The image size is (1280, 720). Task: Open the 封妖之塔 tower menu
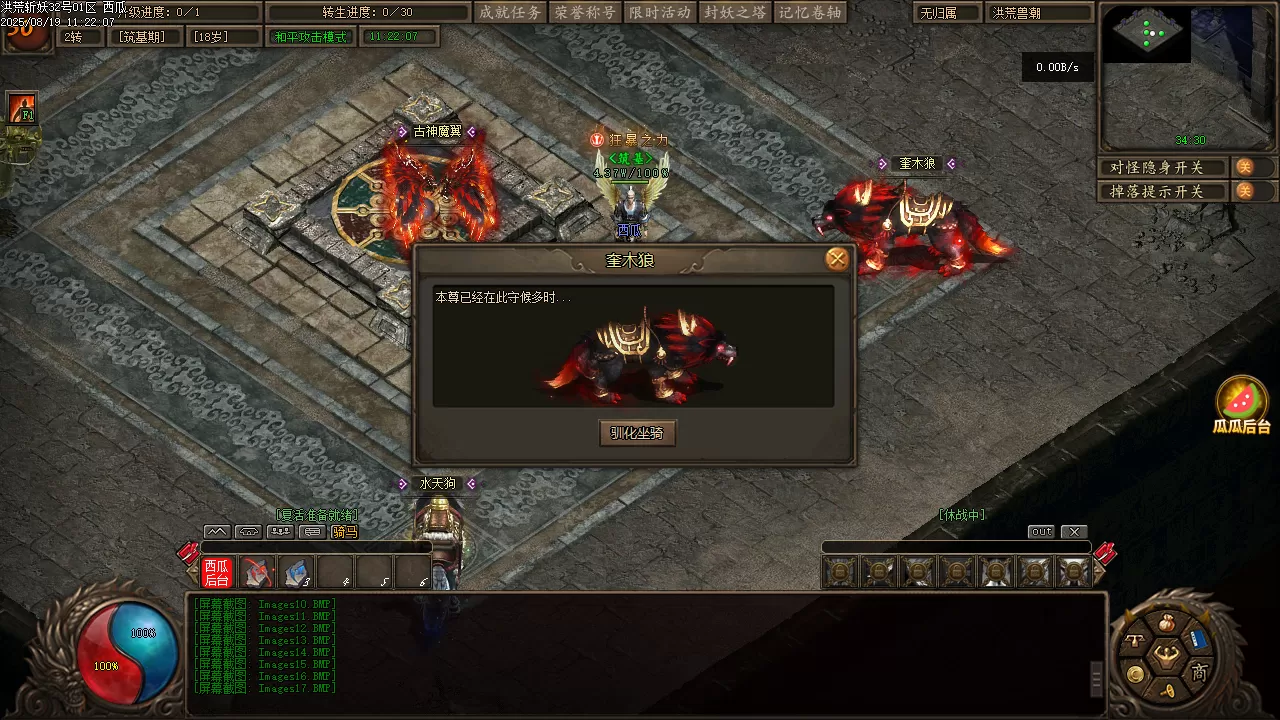(x=735, y=12)
